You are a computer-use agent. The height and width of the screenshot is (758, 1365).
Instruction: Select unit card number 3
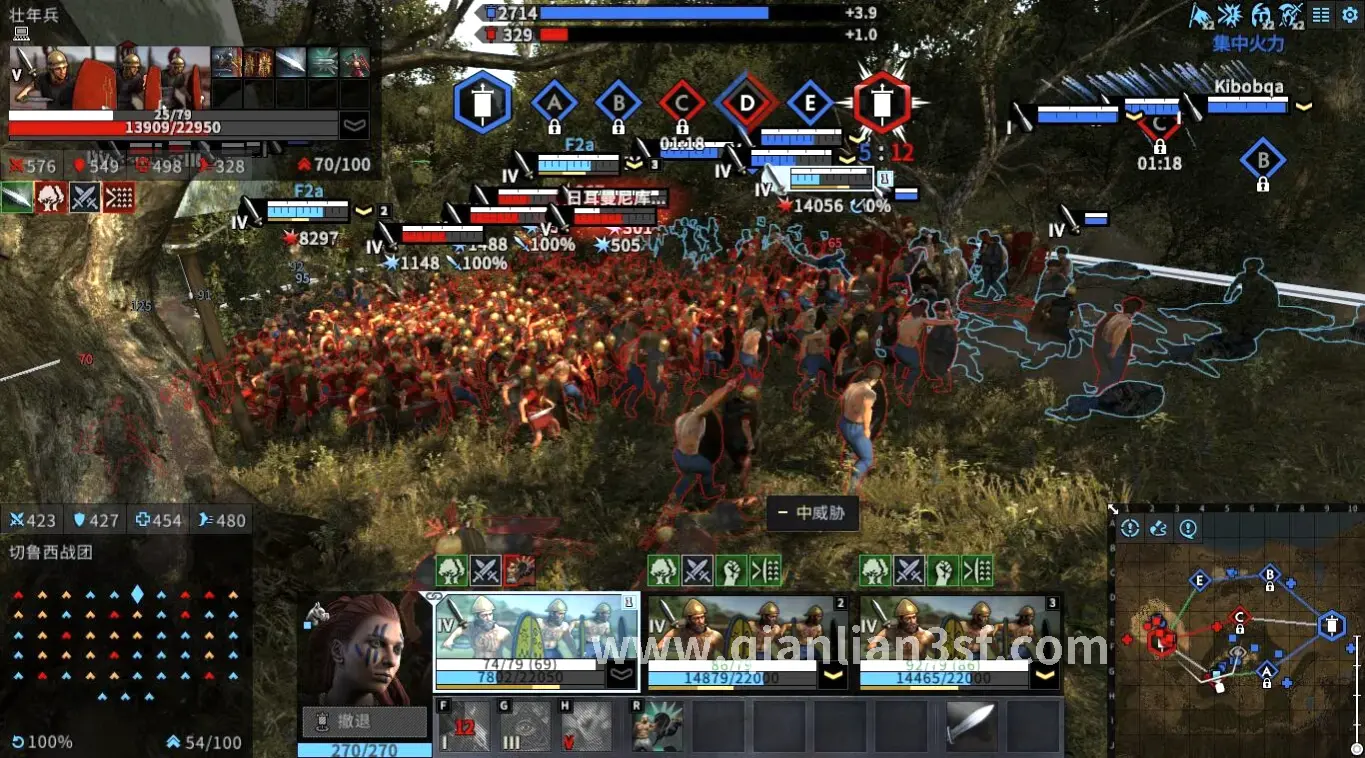[962, 640]
